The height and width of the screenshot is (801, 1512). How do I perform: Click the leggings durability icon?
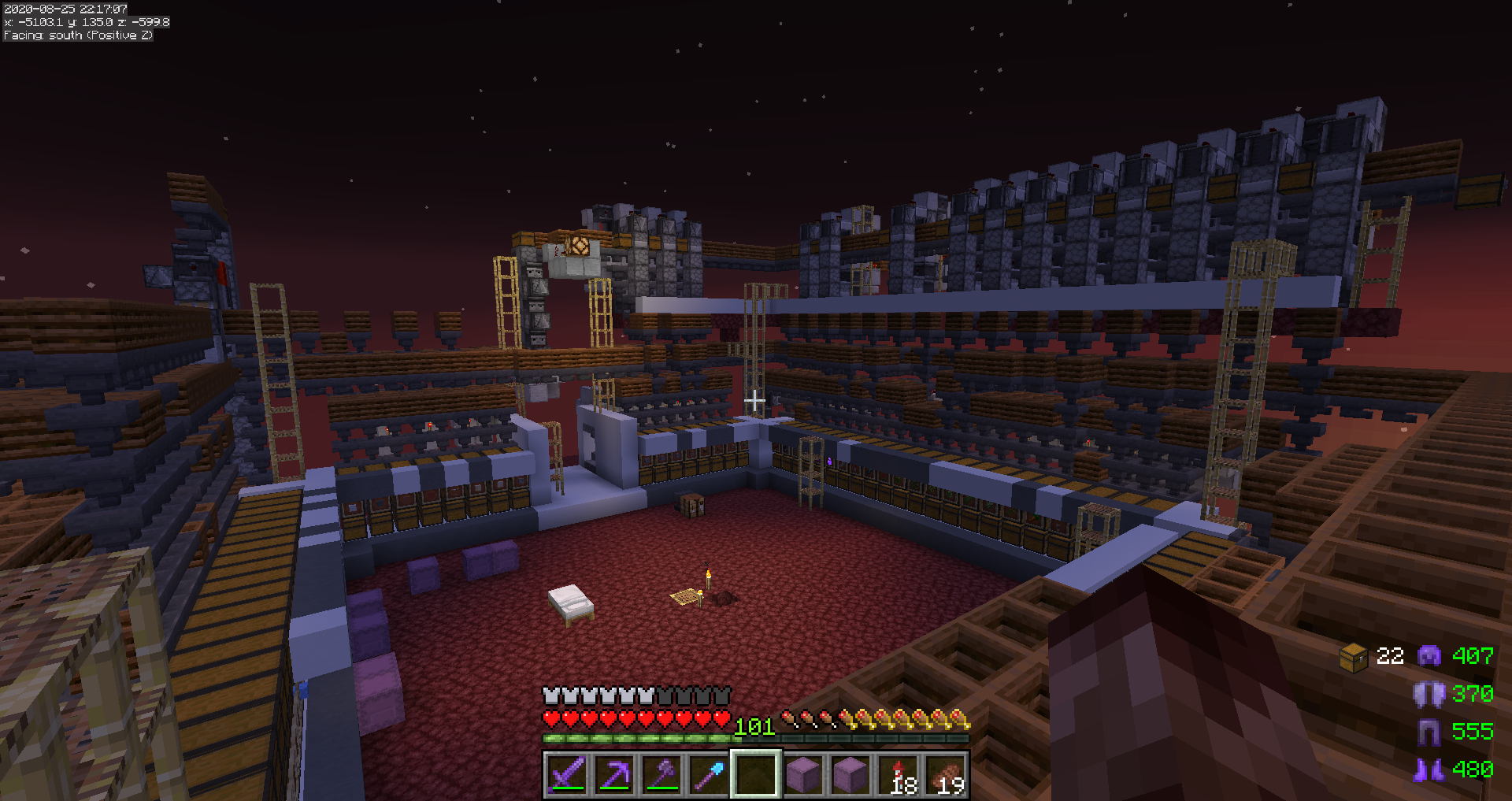1429,732
